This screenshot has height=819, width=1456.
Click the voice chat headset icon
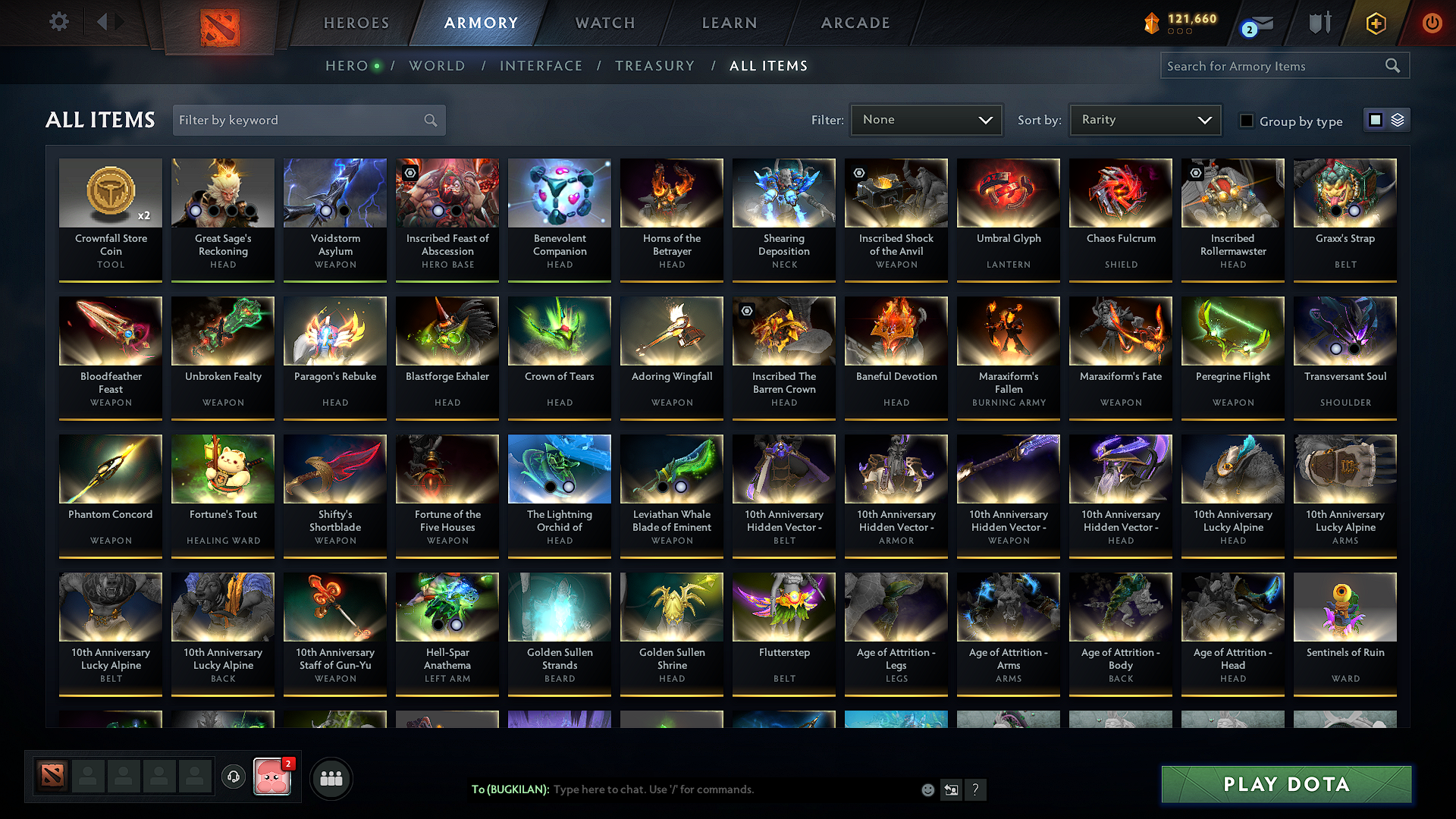(234, 777)
